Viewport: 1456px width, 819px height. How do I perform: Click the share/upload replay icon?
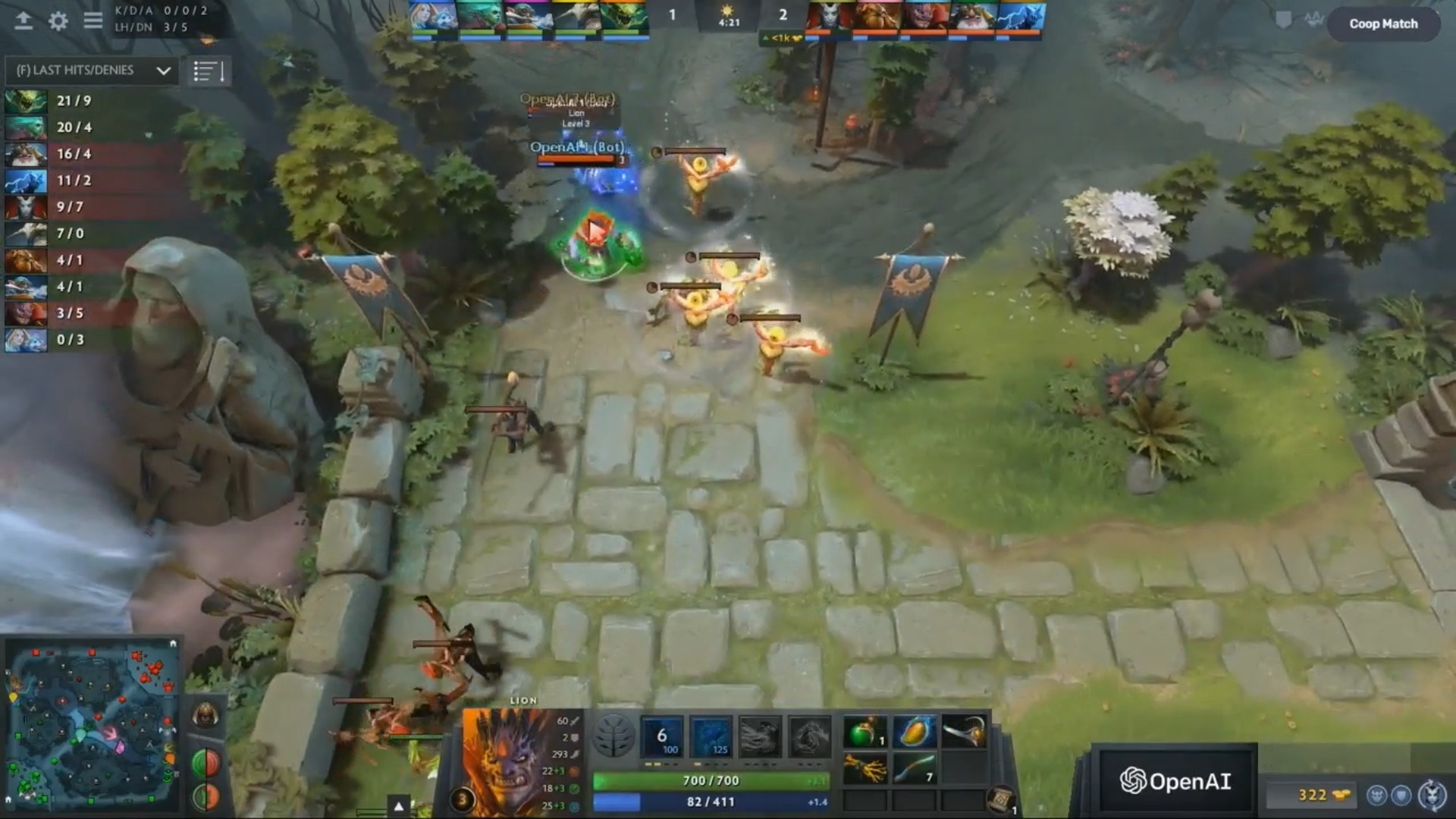23,20
